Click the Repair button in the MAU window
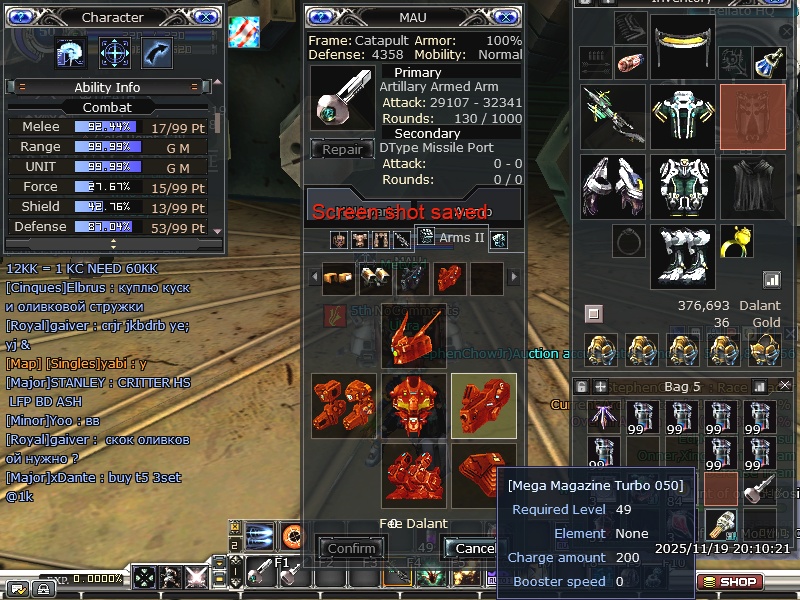The width and height of the screenshot is (800, 600). pos(342,150)
